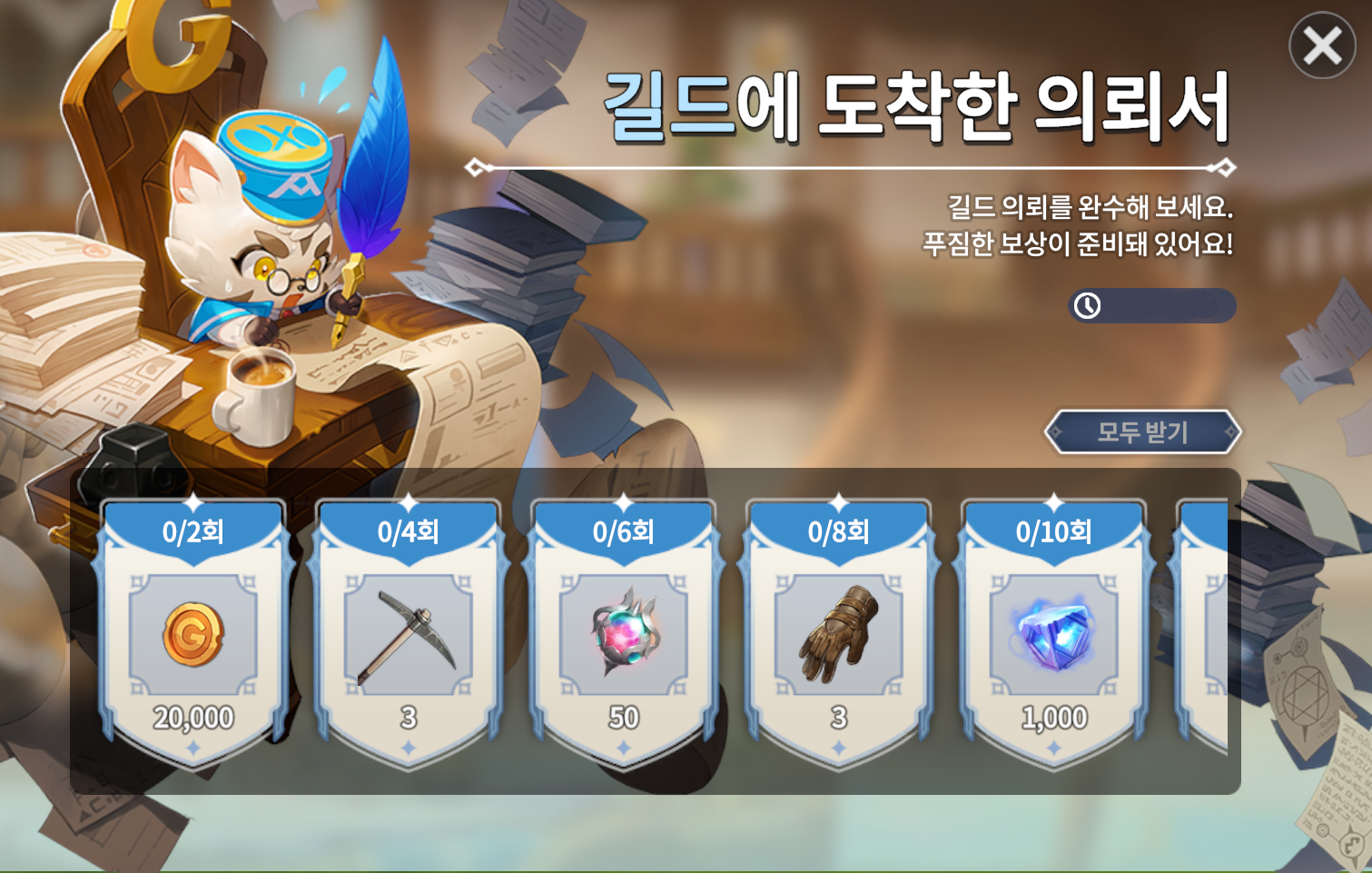Click the 1,000 quantity label on crystal card
Viewport: 1372px width, 873px height.
pos(1053,717)
